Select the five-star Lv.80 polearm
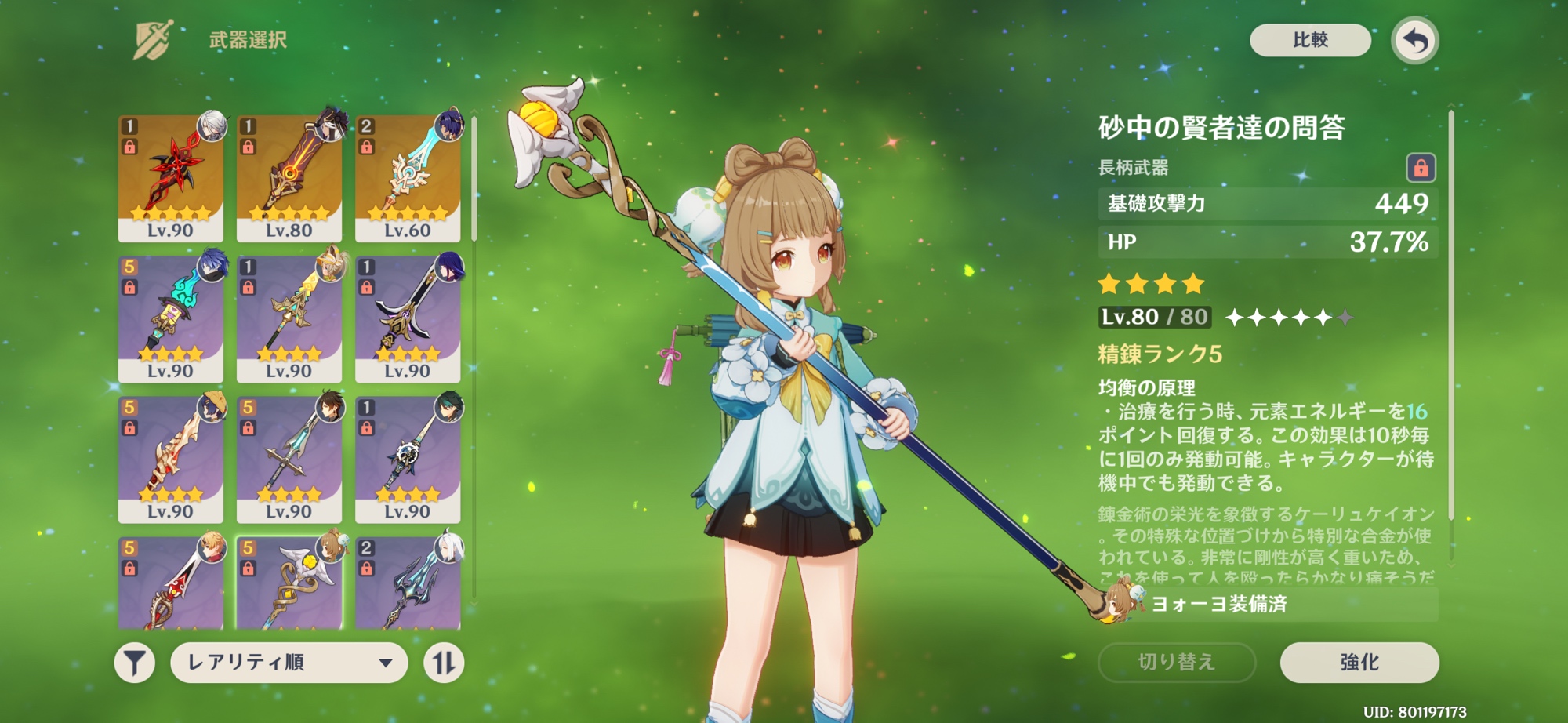This screenshot has width=1568, height=723. click(x=289, y=178)
